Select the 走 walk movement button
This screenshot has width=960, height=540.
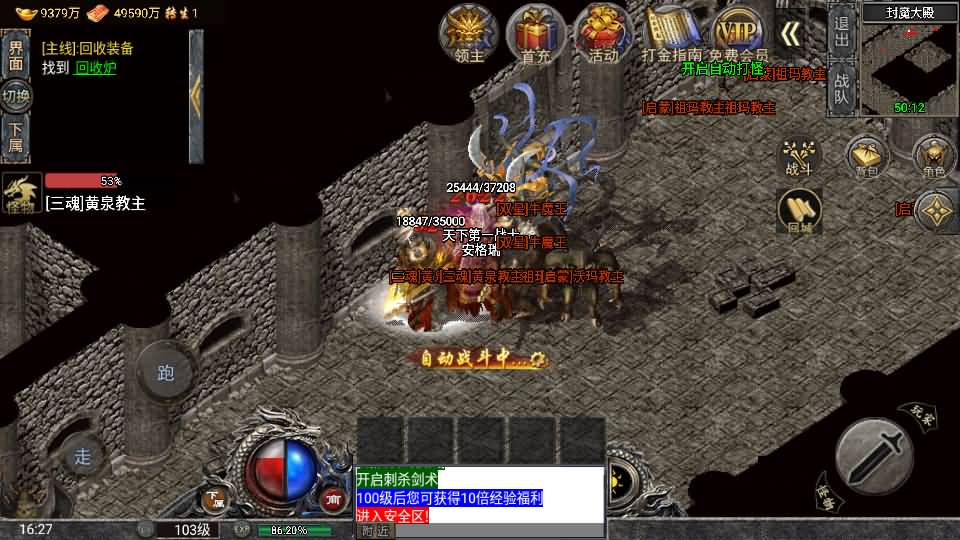click(83, 457)
